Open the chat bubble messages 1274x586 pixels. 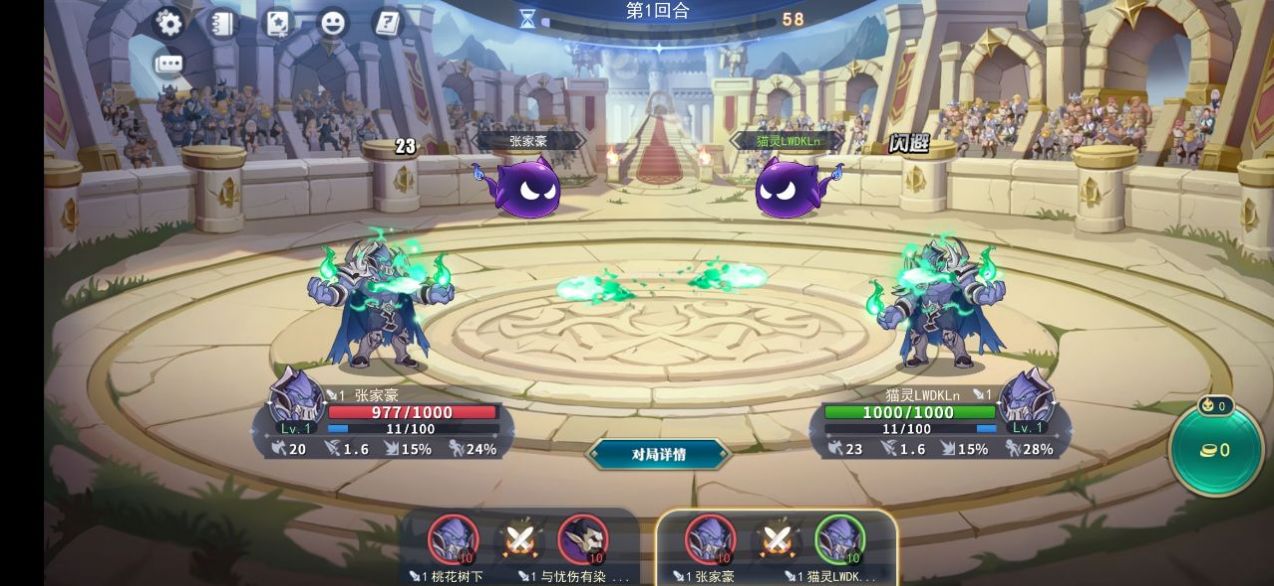click(168, 64)
